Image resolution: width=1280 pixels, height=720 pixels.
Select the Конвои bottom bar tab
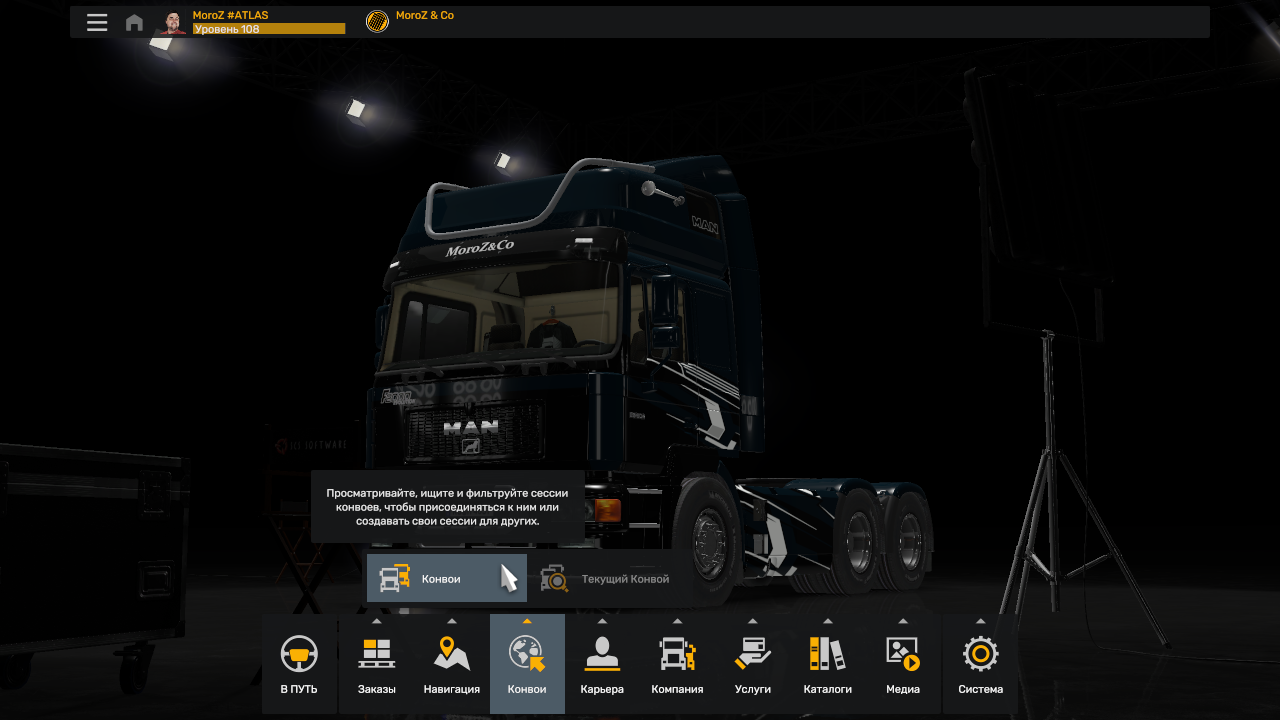[x=527, y=664]
